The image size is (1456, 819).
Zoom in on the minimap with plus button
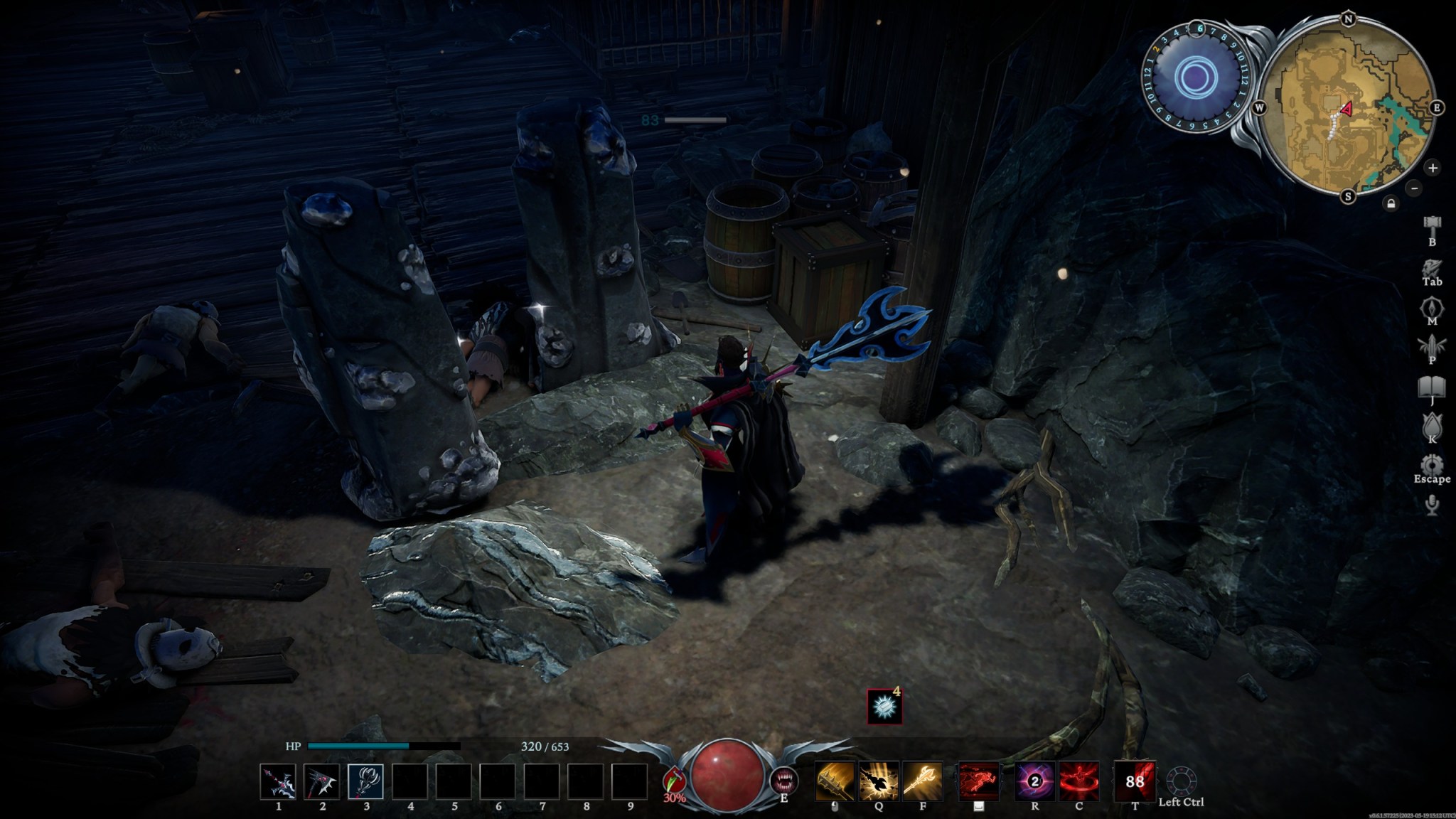point(1433,168)
